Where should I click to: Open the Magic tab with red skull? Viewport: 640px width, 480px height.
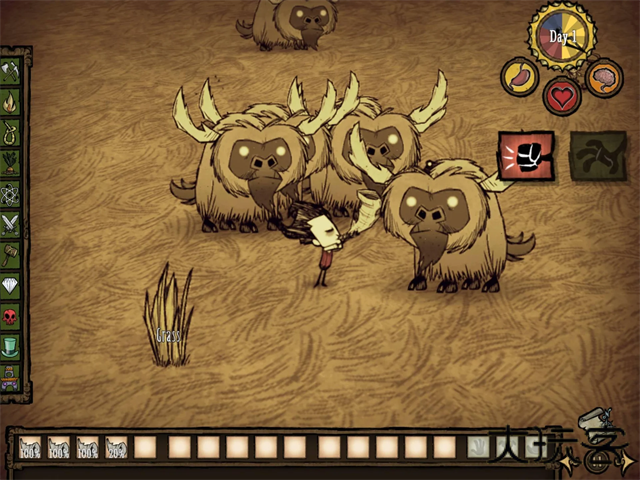(x=11, y=315)
